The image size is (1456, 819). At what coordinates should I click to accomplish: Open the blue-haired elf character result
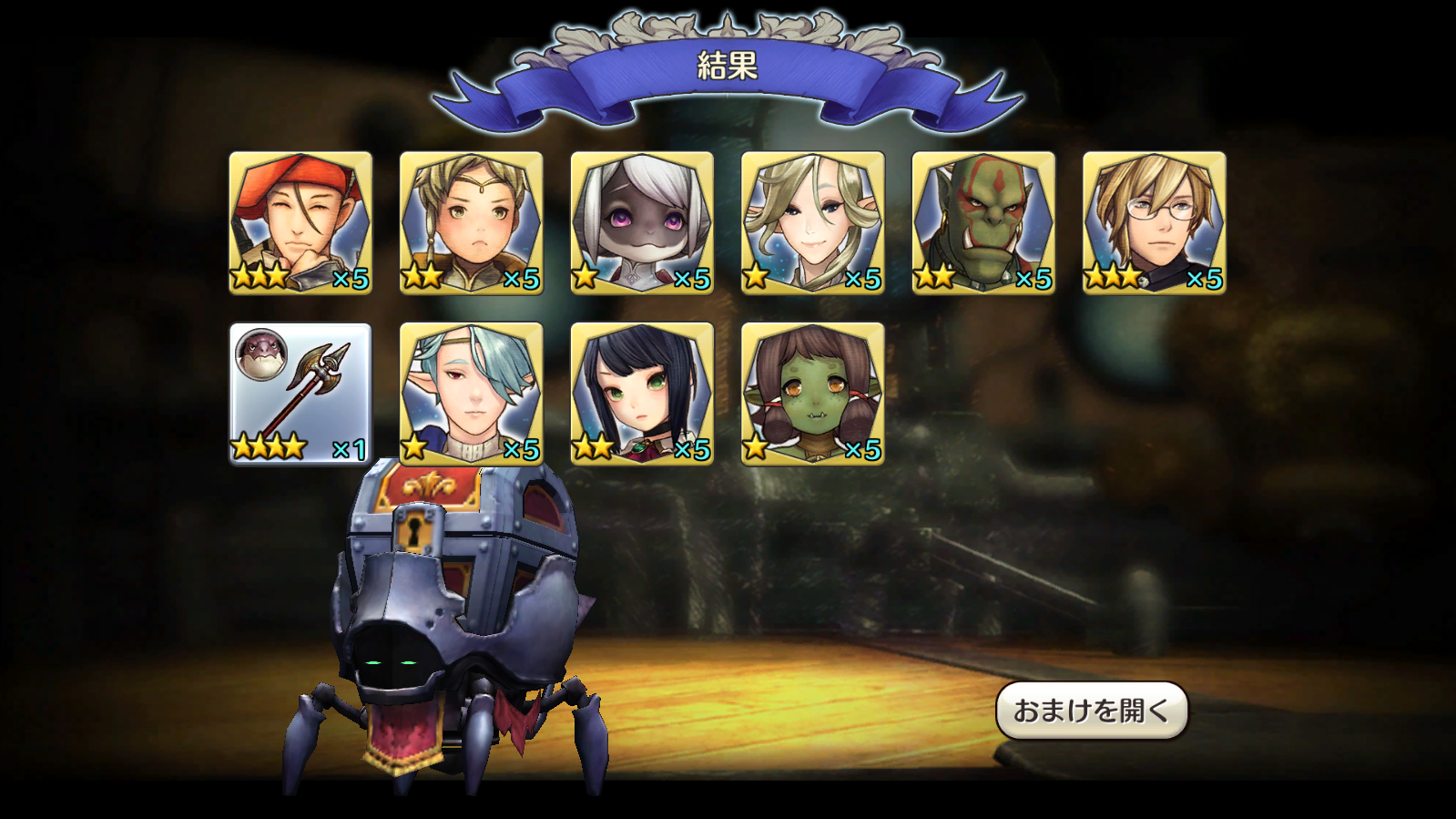click(x=470, y=392)
